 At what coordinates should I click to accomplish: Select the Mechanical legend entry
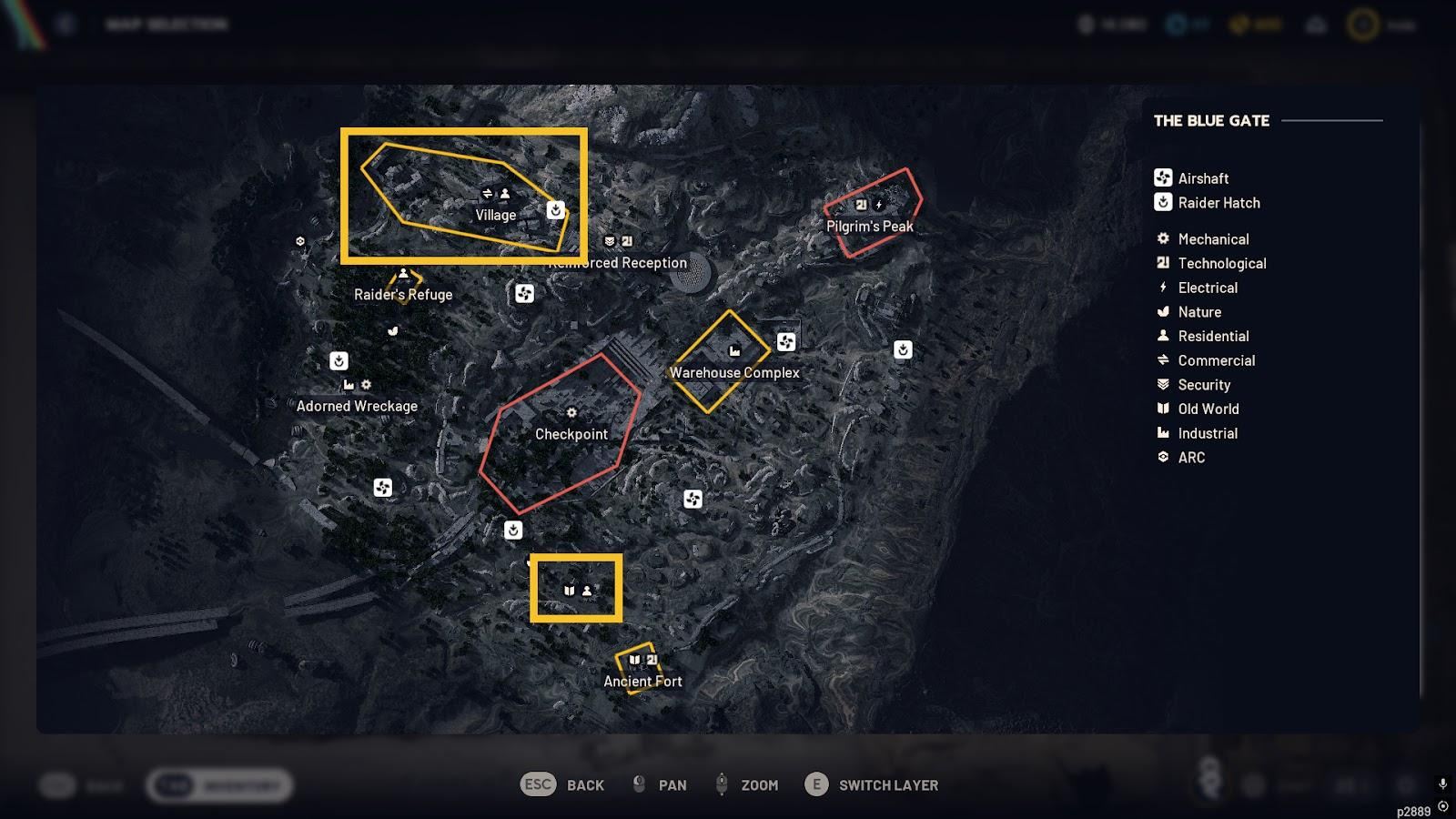point(1212,239)
